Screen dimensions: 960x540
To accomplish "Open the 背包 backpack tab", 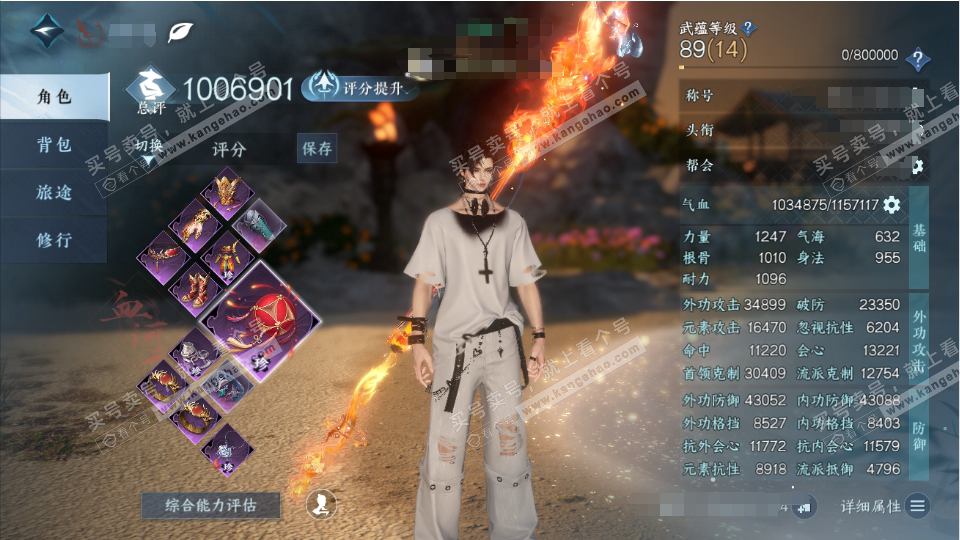I will coord(54,144).
